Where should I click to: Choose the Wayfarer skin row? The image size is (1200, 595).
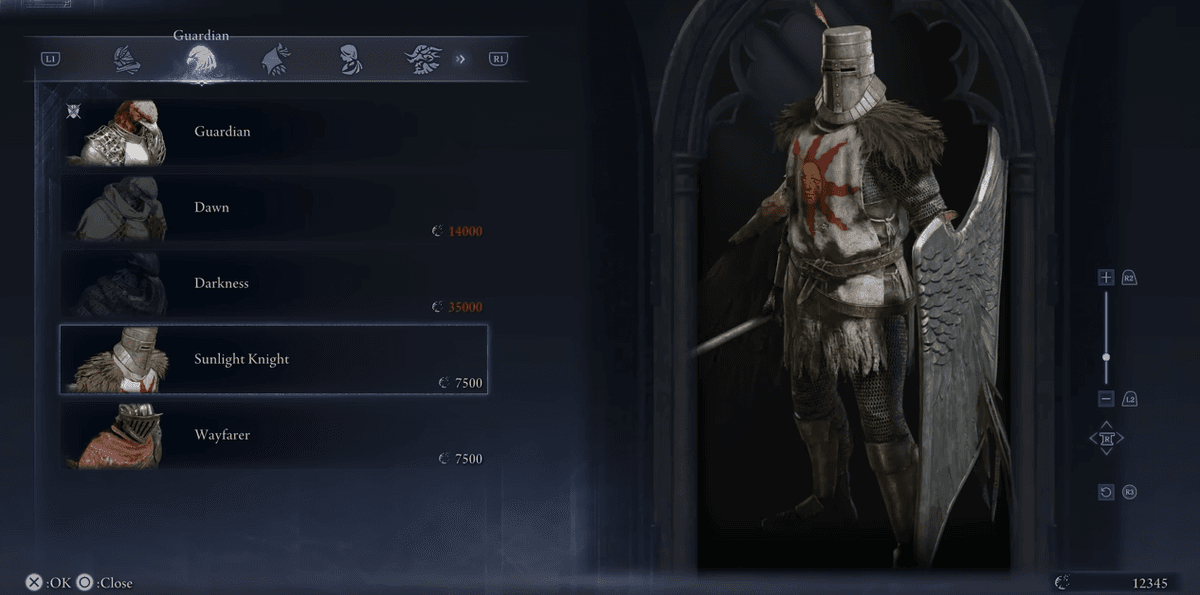tap(273, 435)
